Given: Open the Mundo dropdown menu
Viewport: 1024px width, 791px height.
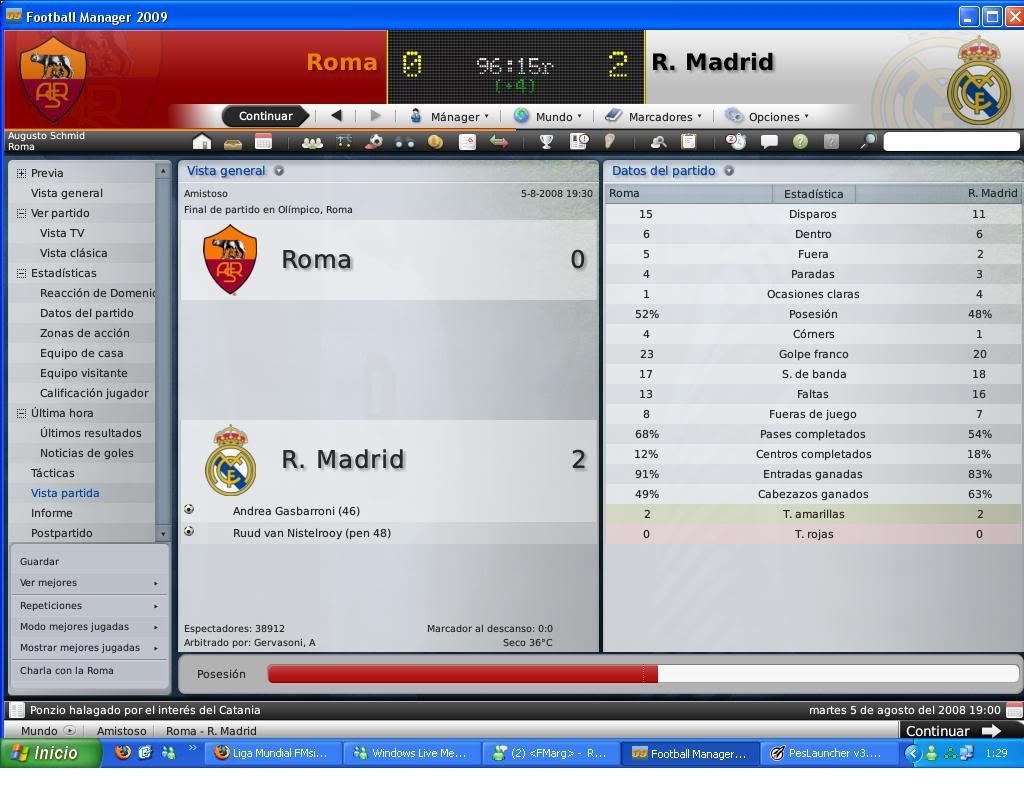Looking at the screenshot, I should click(x=547, y=116).
